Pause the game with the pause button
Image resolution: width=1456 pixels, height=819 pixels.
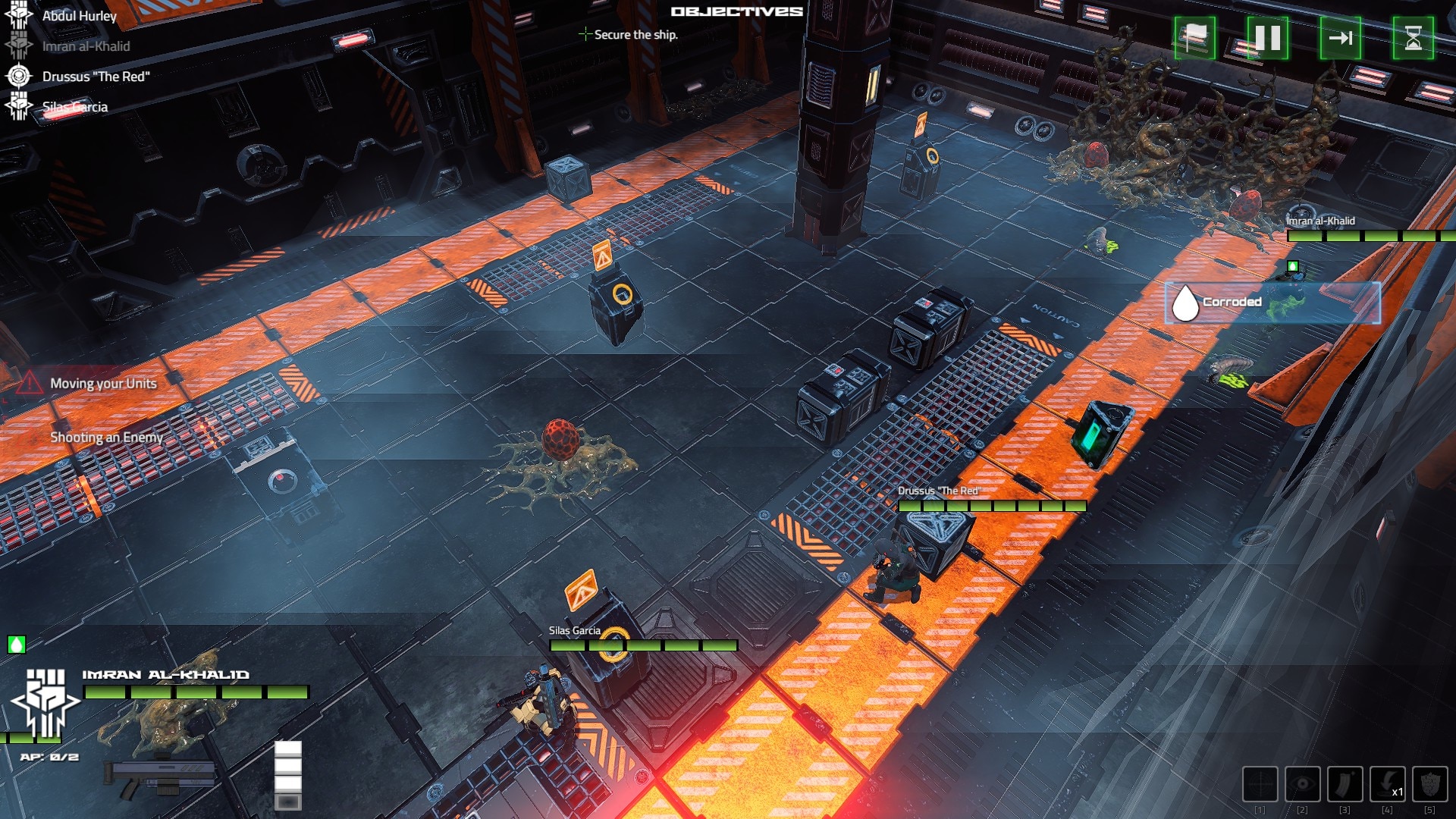click(x=1267, y=38)
